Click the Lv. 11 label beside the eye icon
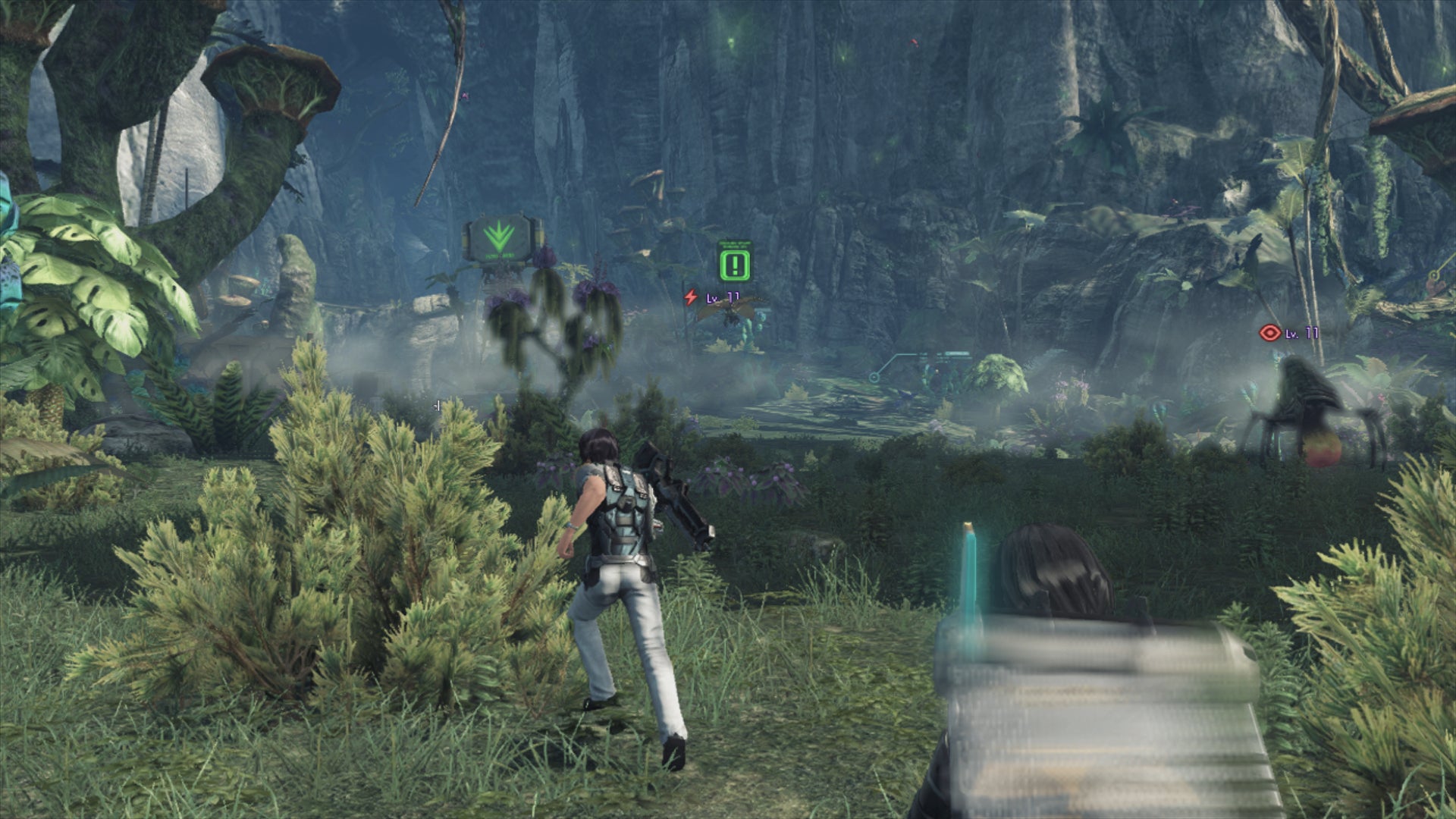 point(1302,334)
